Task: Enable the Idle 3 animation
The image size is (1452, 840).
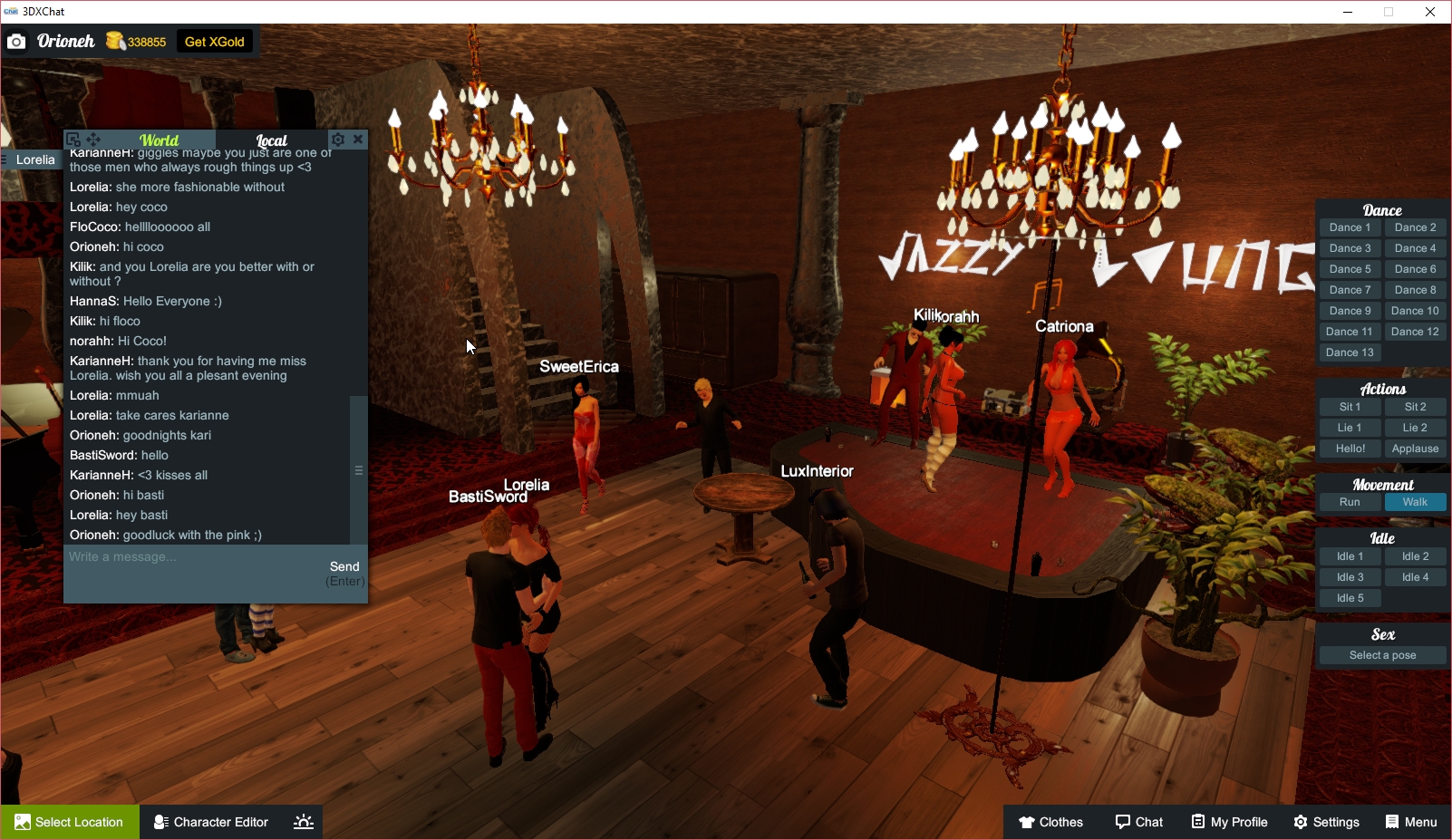Action: pos(1350,576)
